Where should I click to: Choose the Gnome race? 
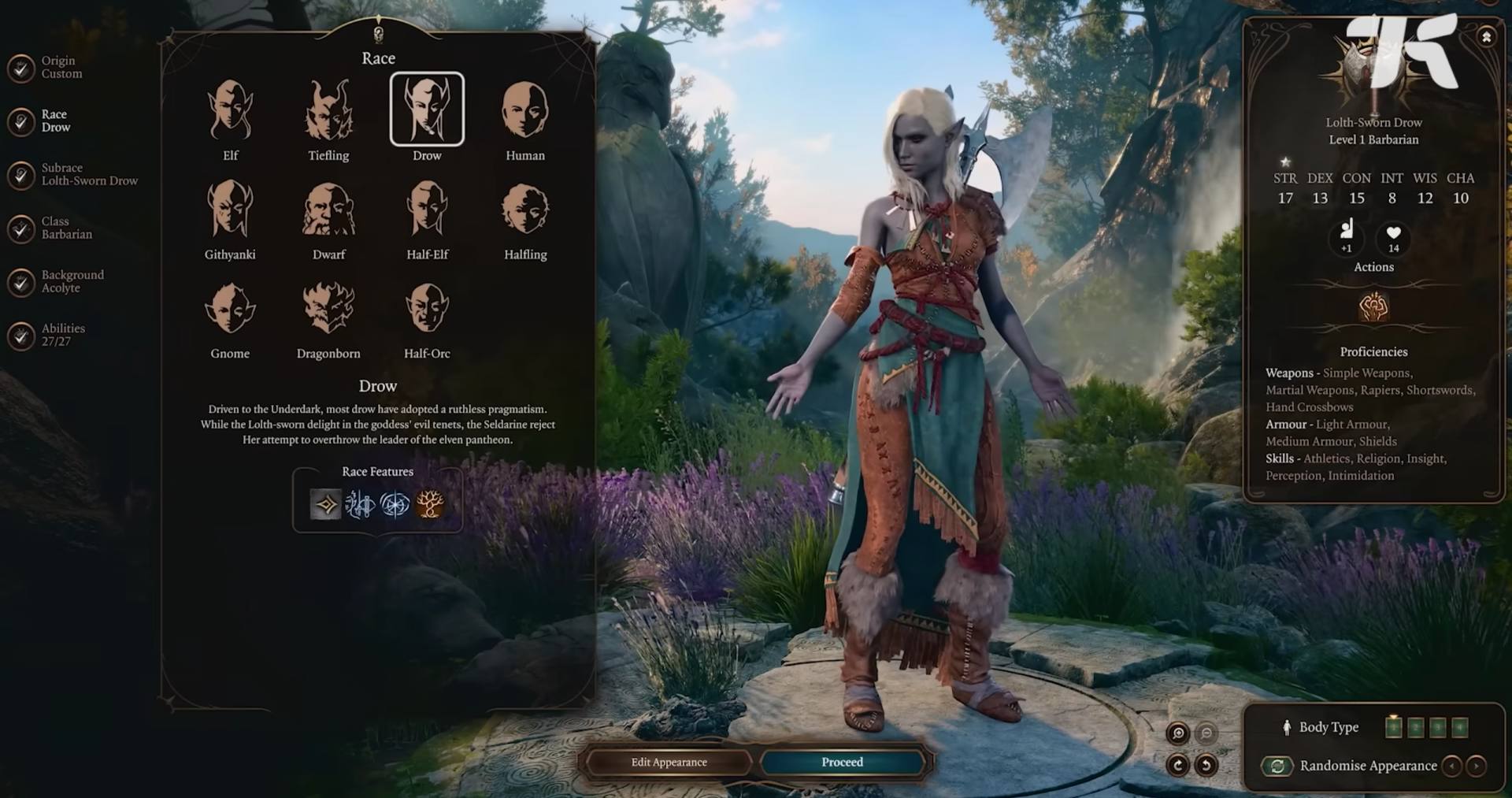(x=230, y=309)
